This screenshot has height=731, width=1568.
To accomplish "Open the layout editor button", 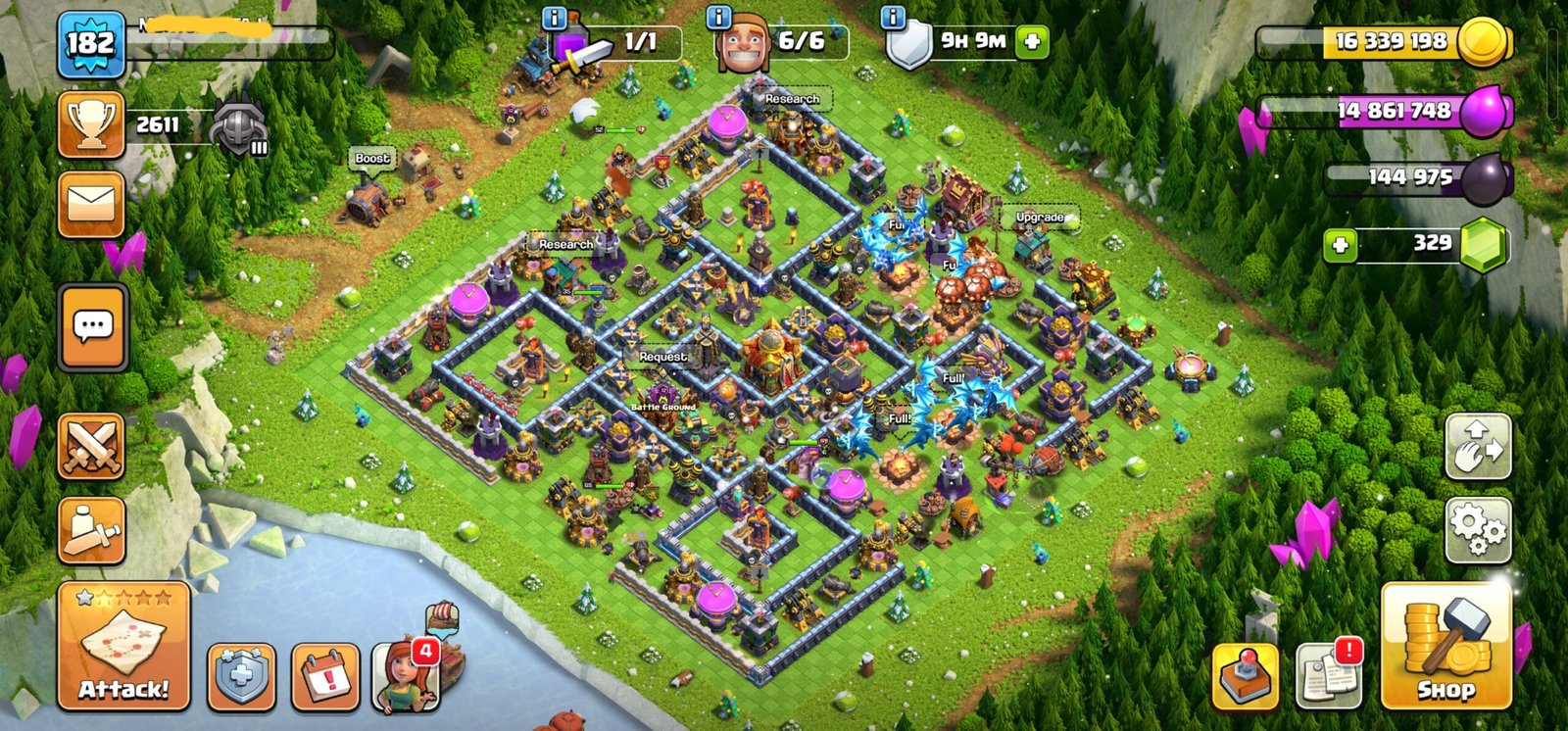I will click(x=1245, y=677).
